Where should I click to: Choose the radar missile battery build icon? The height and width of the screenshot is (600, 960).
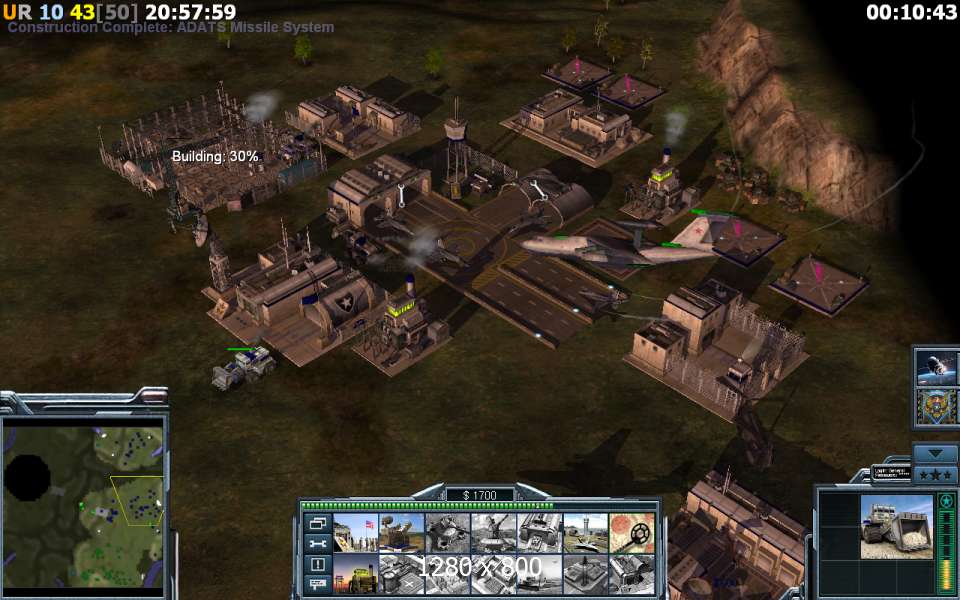pos(401,533)
